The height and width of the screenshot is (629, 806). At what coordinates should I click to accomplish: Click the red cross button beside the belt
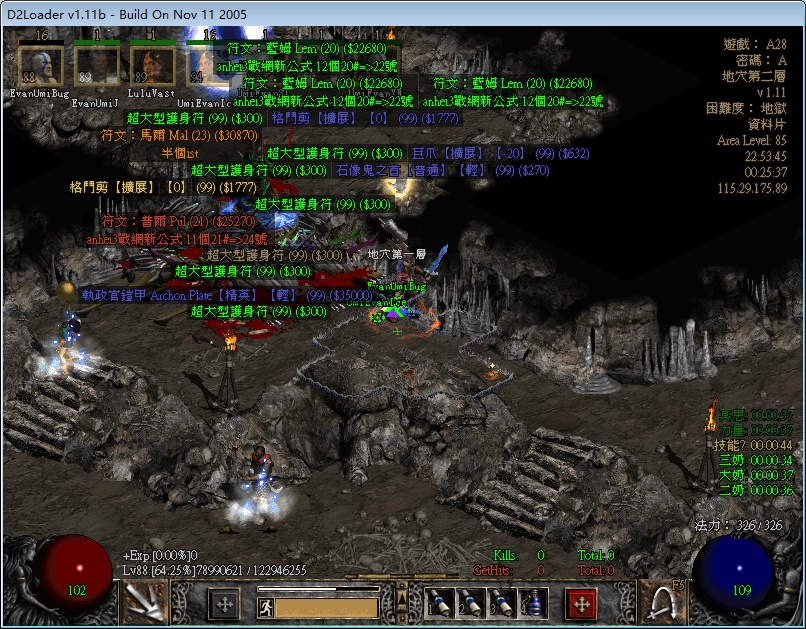pos(582,604)
